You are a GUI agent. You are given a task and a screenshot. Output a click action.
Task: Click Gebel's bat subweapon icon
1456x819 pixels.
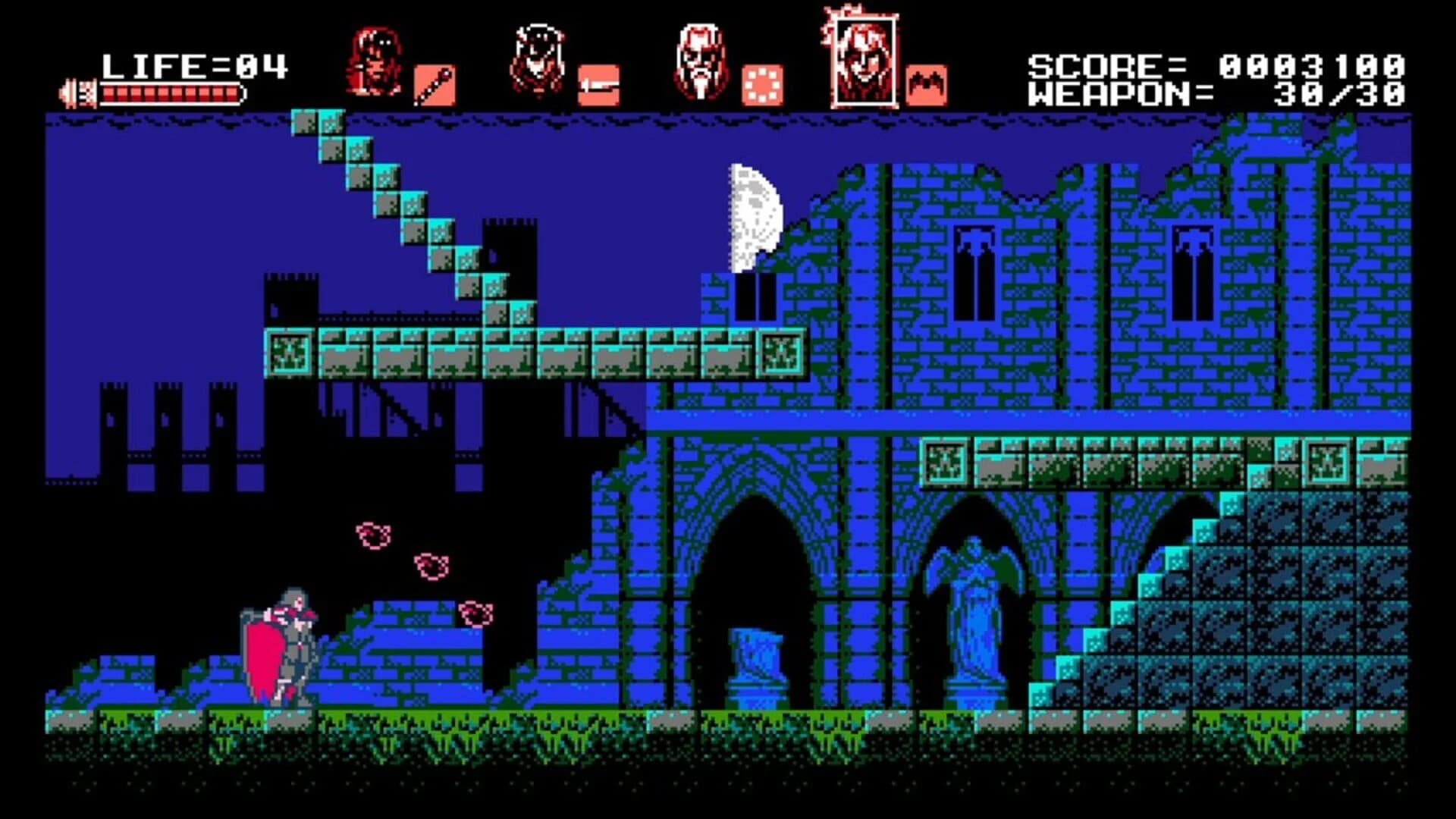click(x=927, y=85)
